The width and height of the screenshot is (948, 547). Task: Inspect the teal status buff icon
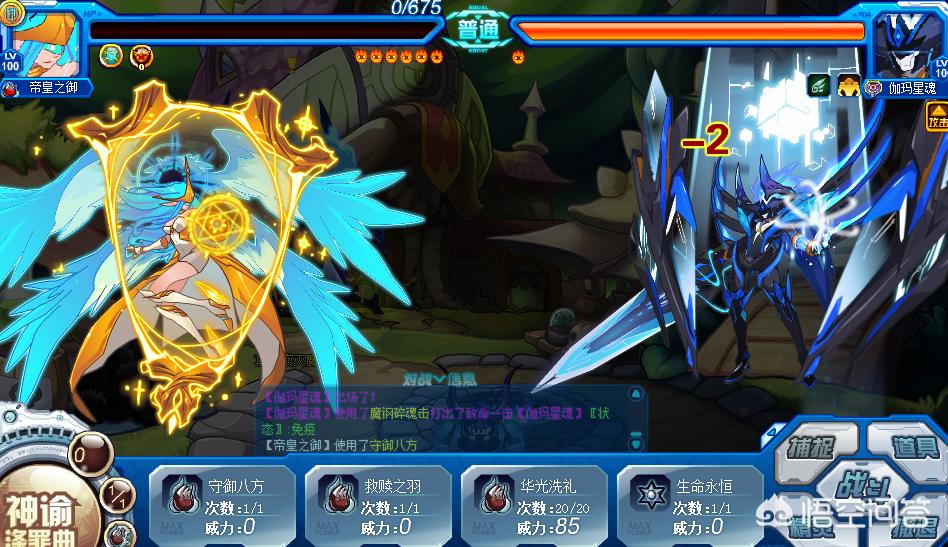pos(112,56)
